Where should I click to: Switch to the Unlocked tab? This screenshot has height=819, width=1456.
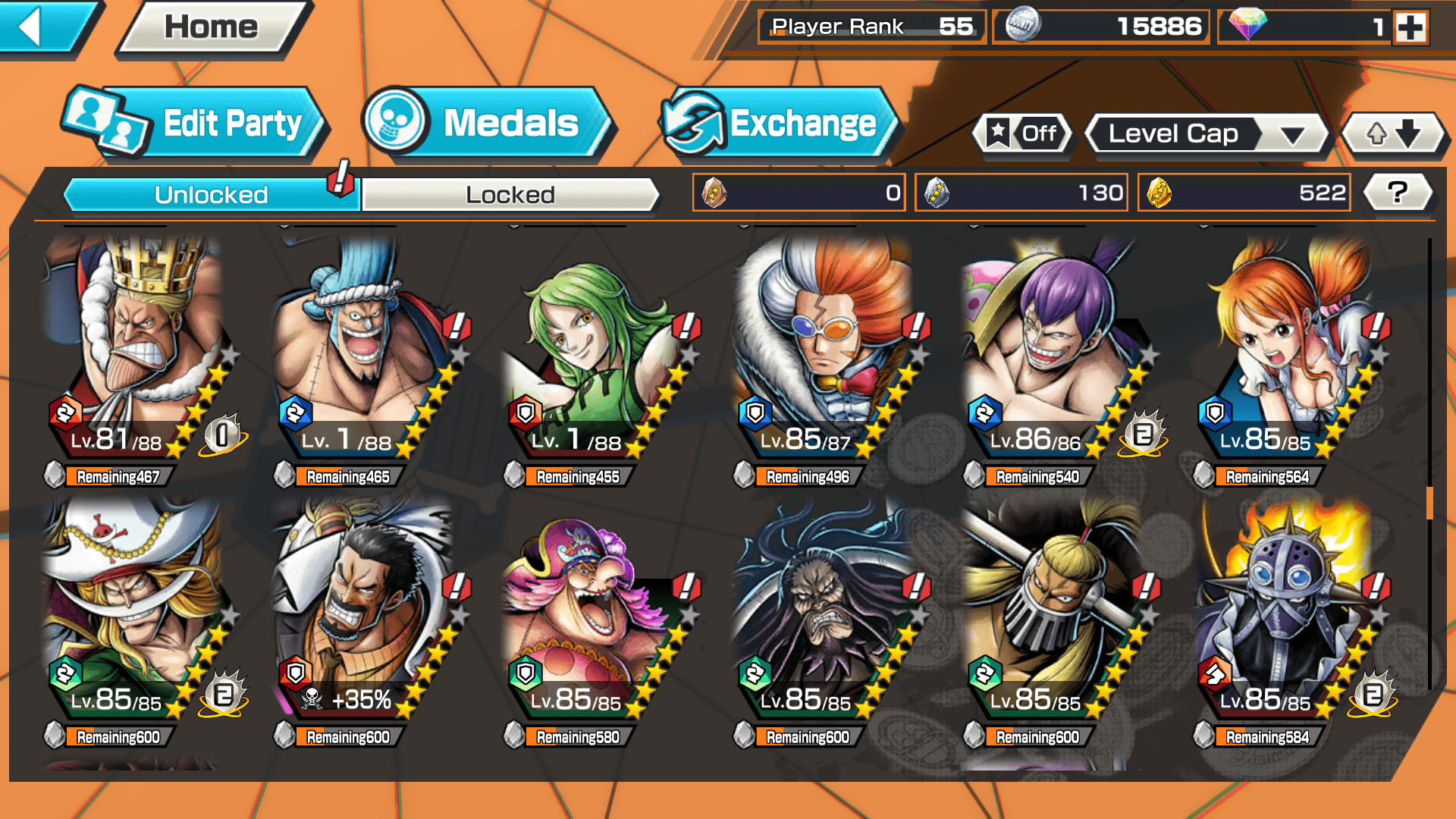pyautogui.click(x=211, y=195)
